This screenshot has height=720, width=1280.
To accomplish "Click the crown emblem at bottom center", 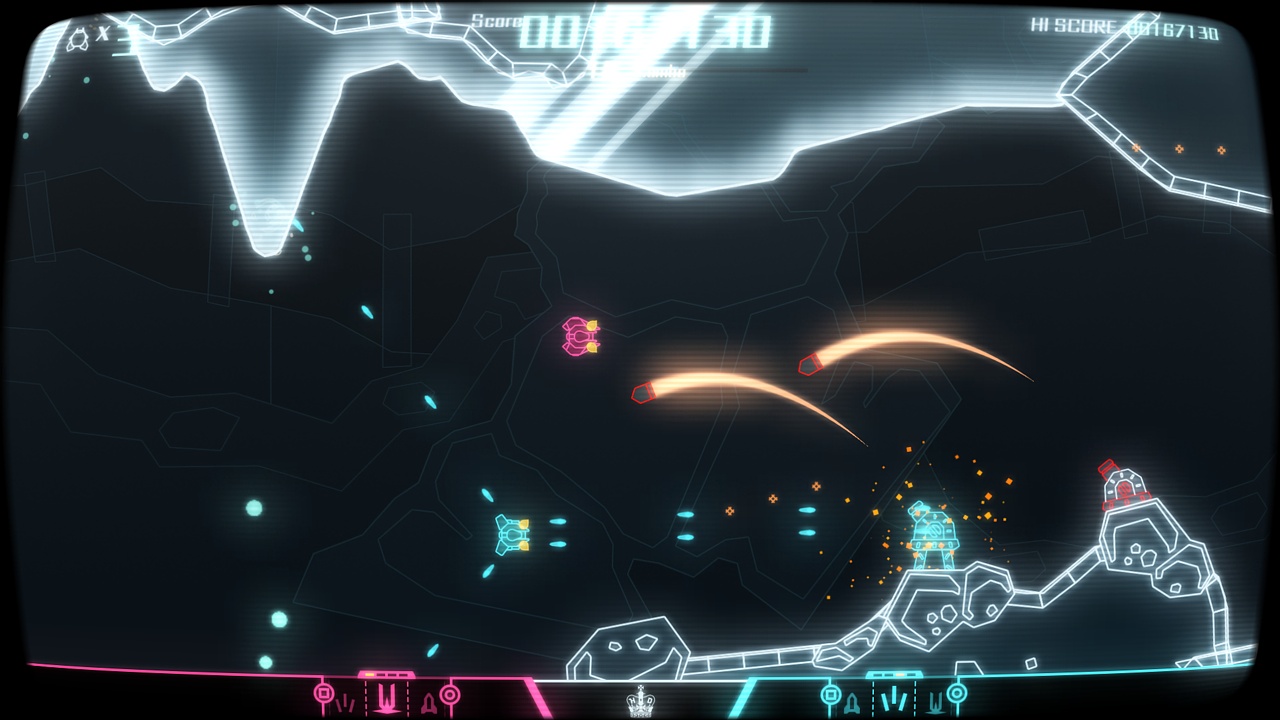I will (640, 704).
